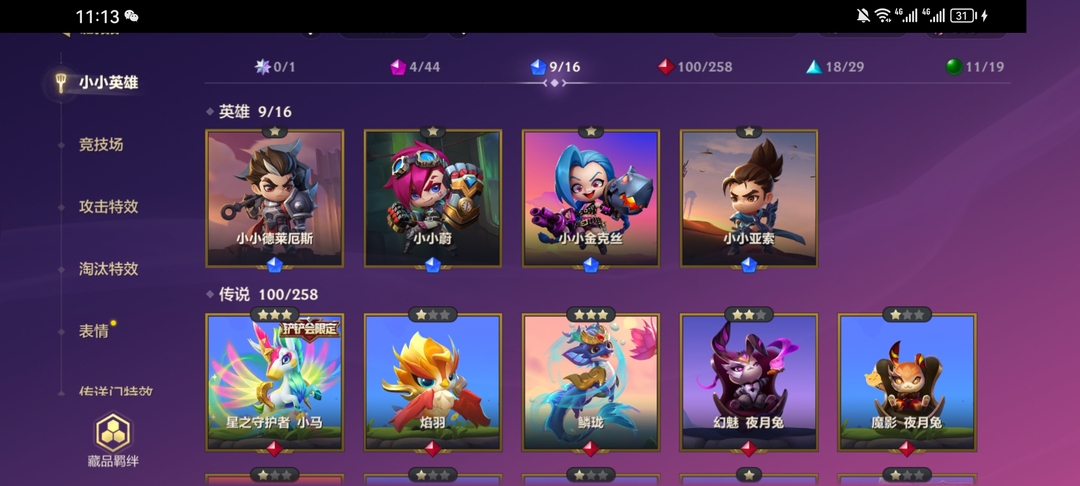This screenshot has width=1080, height=486.
Task: Select the cyan triangle 18/29 tab
Action: point(835,67)
